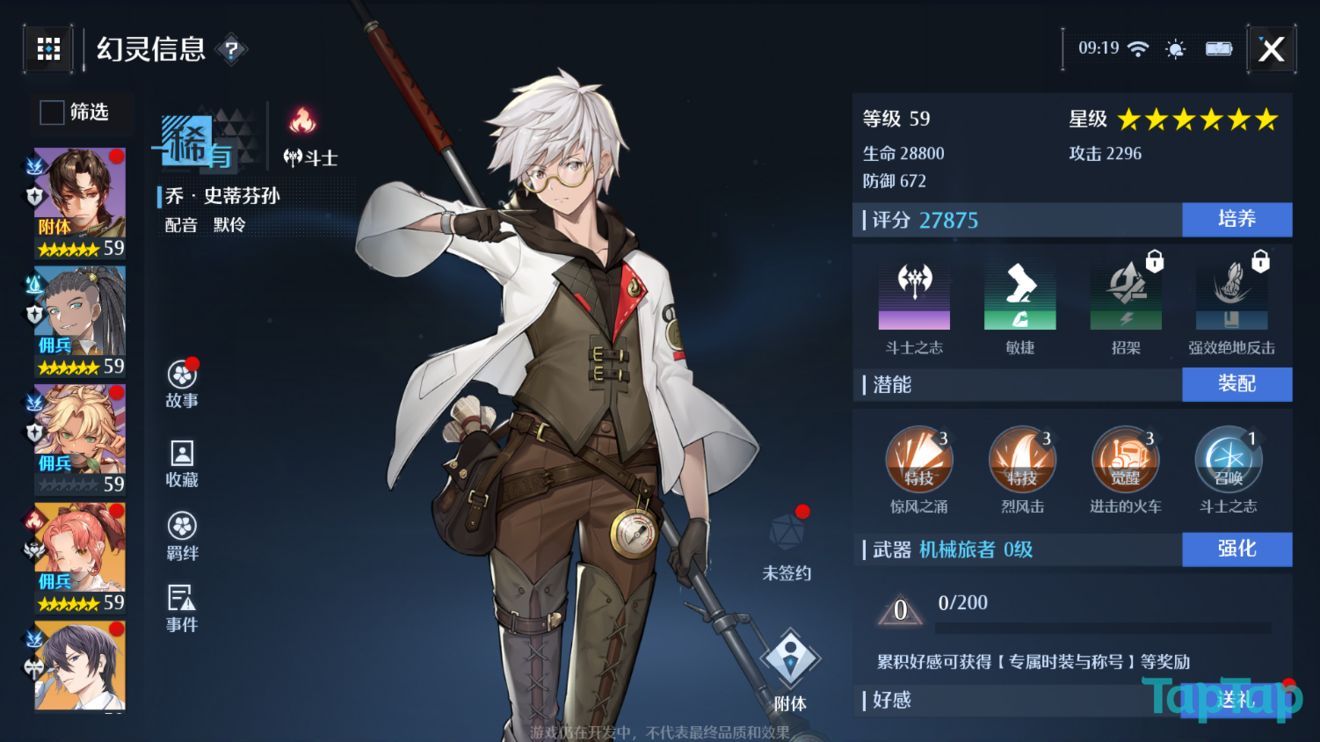Open the 进击的火车 awakening skill
Screen dimensions: 1320x742
click(1124, 459)
